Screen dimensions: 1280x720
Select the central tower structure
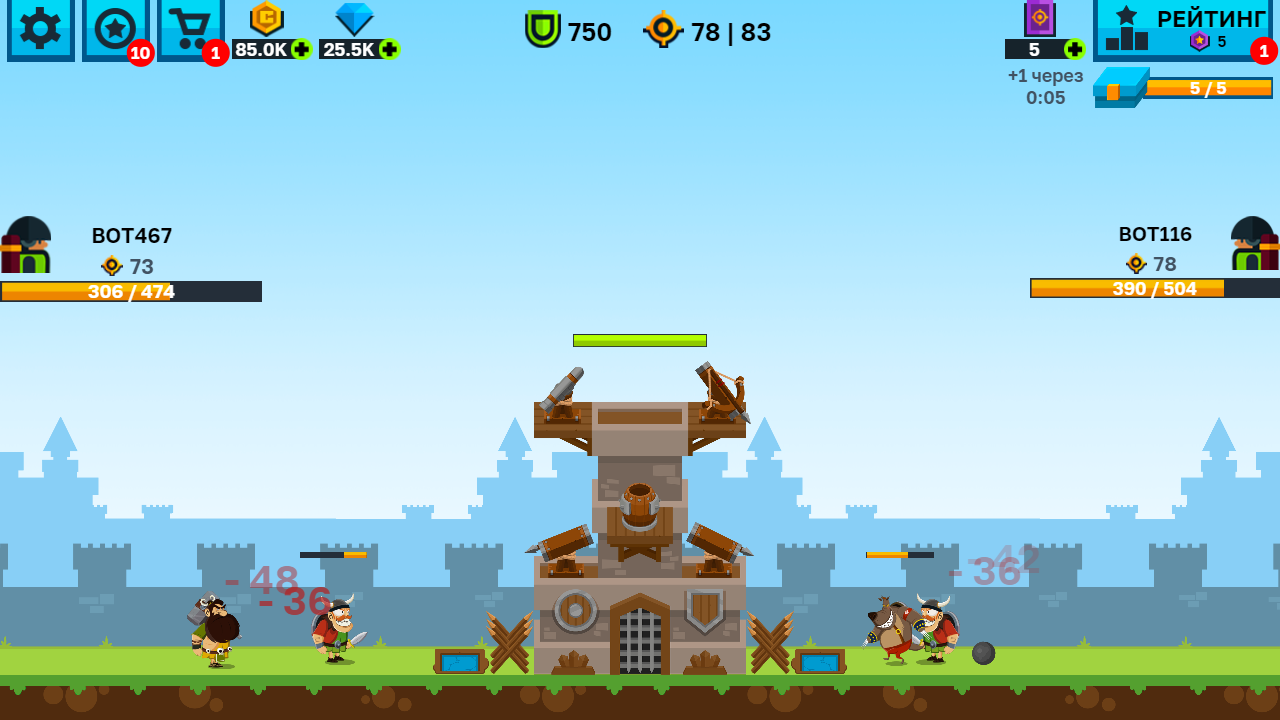tap(640, 520)
